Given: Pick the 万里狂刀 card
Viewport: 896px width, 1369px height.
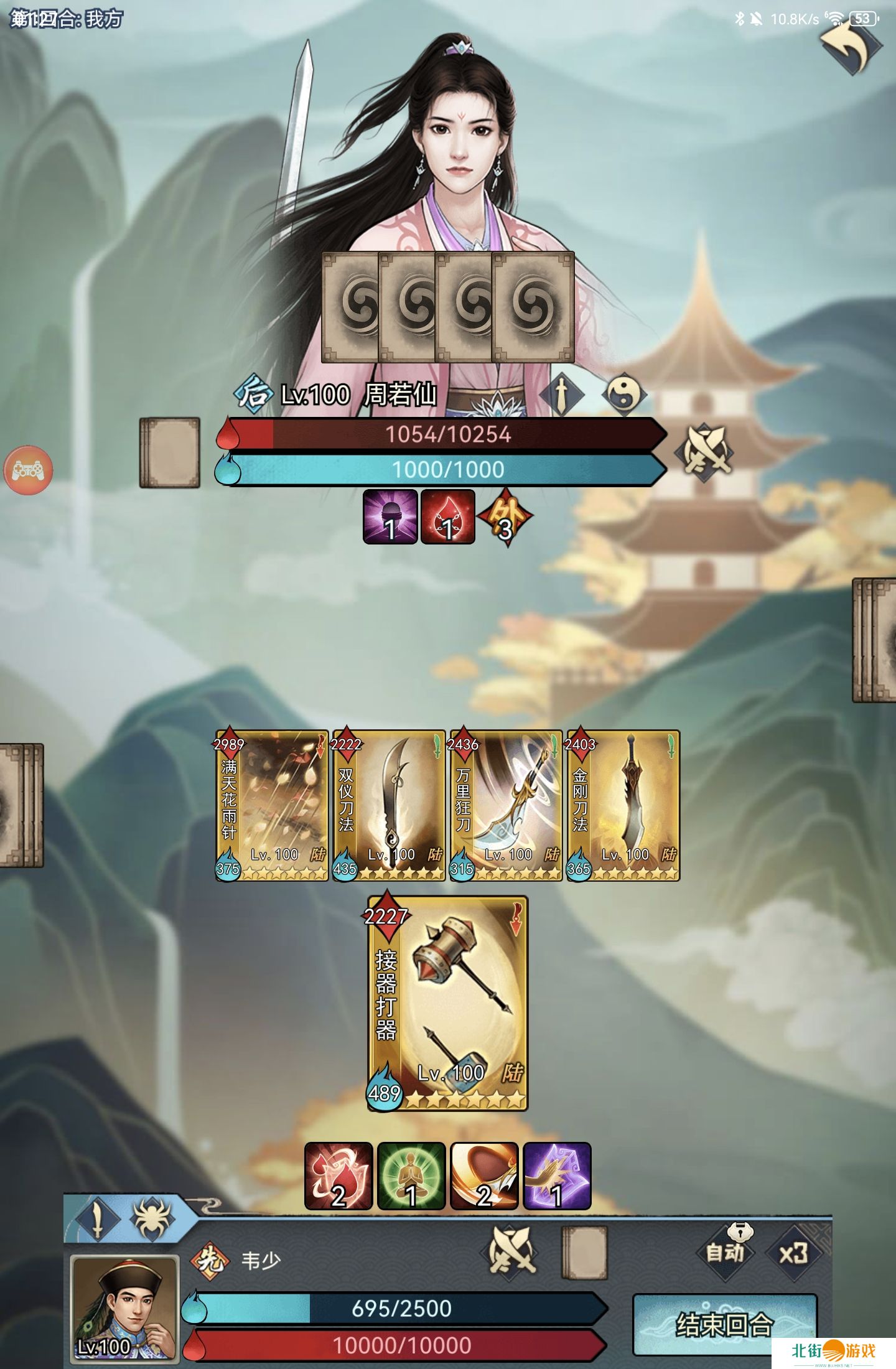Looking at the screenshot, I should point(506,805).
